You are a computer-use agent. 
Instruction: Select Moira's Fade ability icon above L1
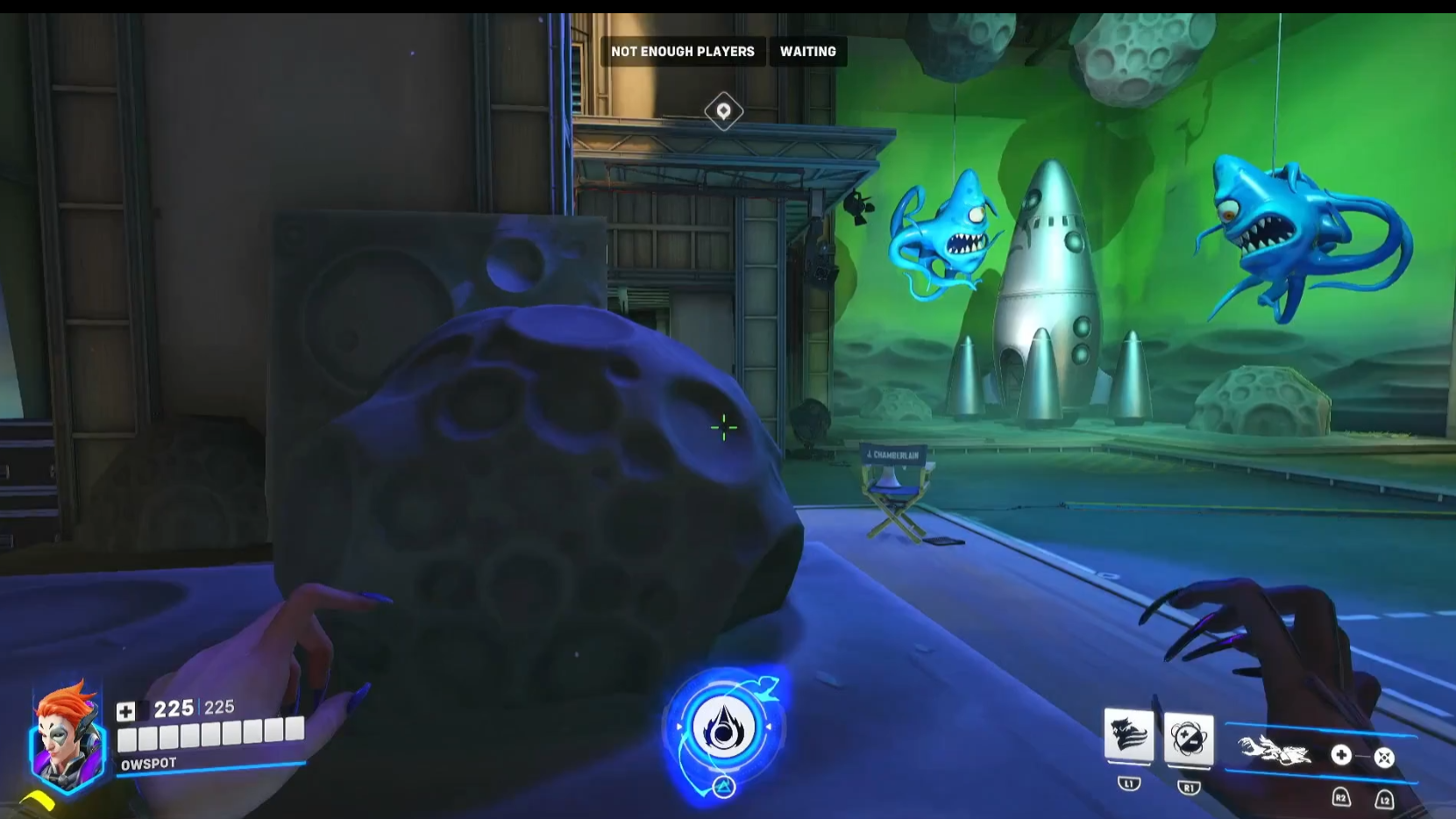point(1131,739)
